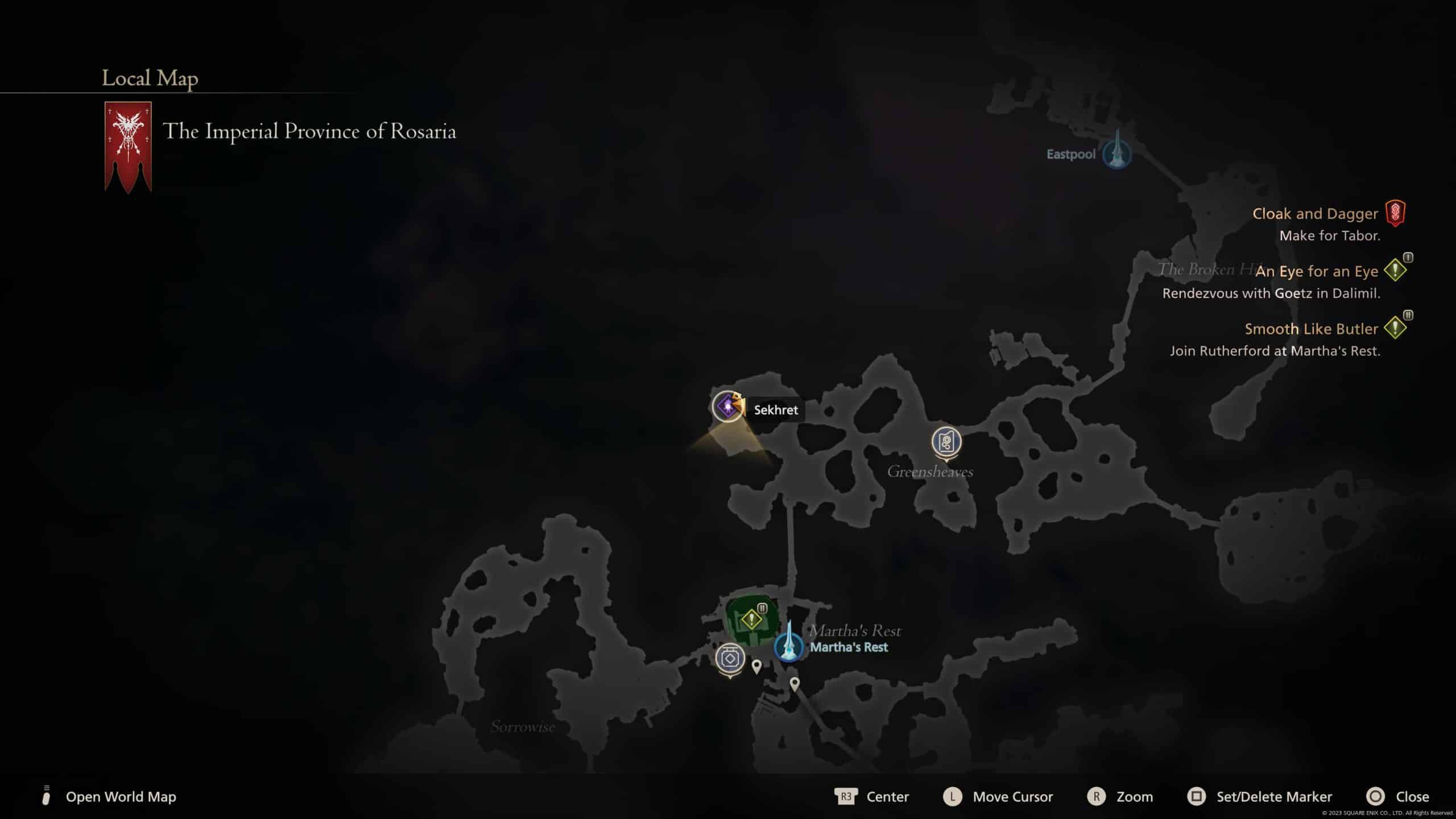Click the Eastpool obelisk marker
Screen dimensions: 1456x819
(x=1116, y=152)
